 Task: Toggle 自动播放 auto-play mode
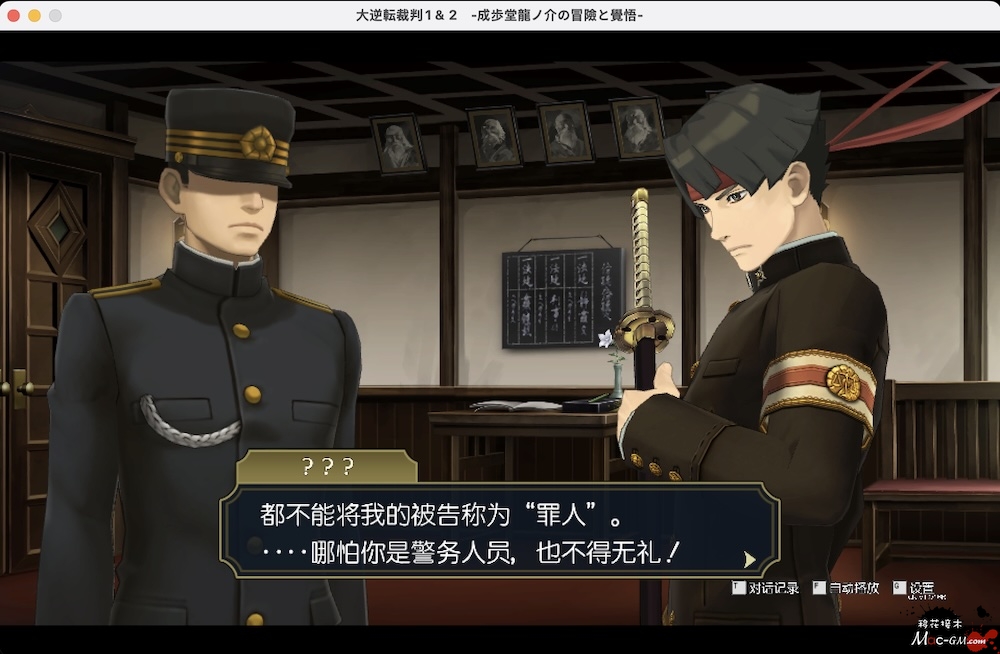pos(846,588)
